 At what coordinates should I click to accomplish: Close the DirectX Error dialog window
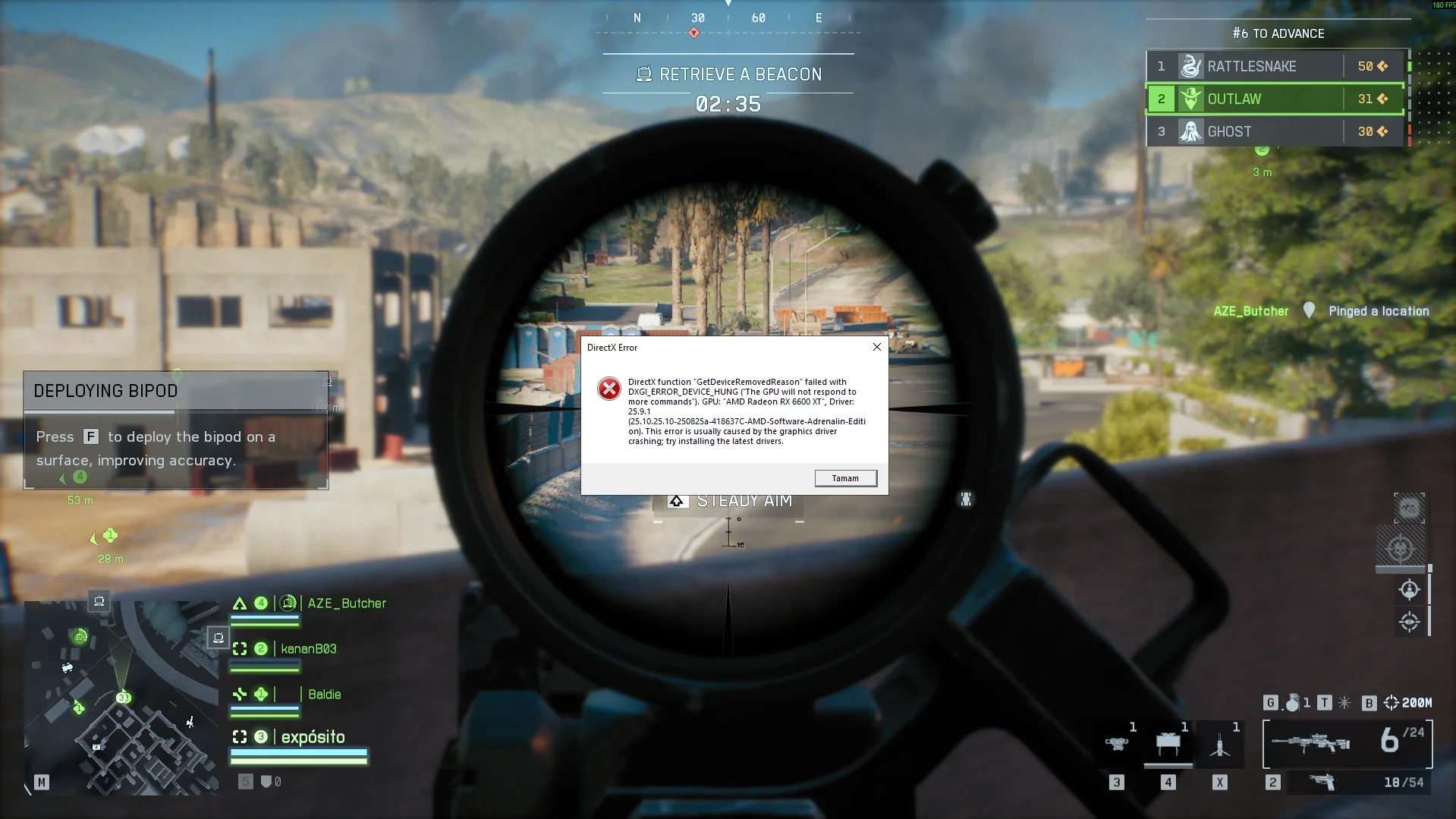pos(877,347)
